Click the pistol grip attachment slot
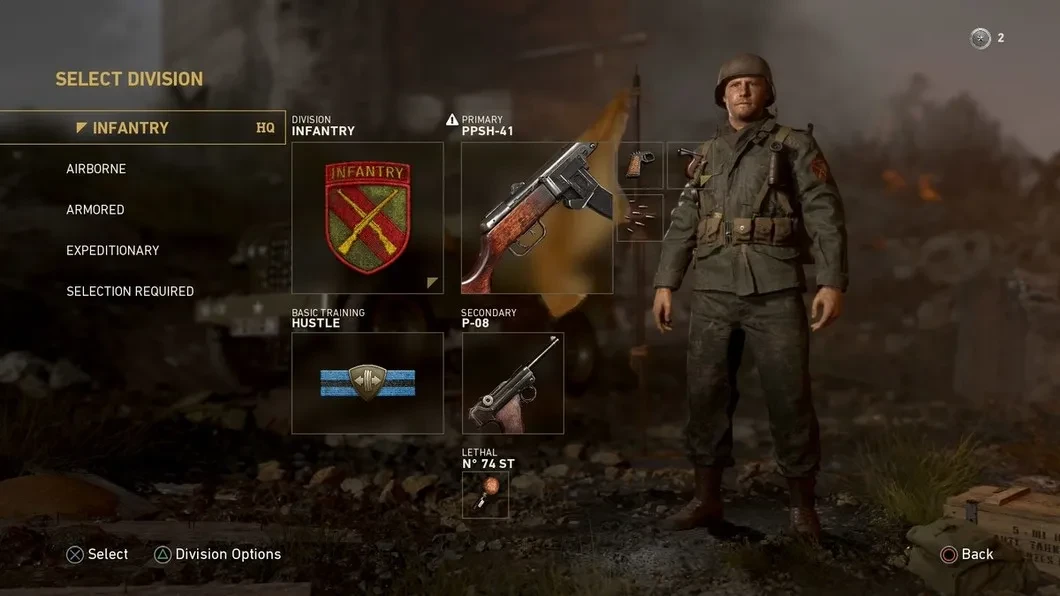Viewport: 1060px width, 596px height. [x=640, y=165]
